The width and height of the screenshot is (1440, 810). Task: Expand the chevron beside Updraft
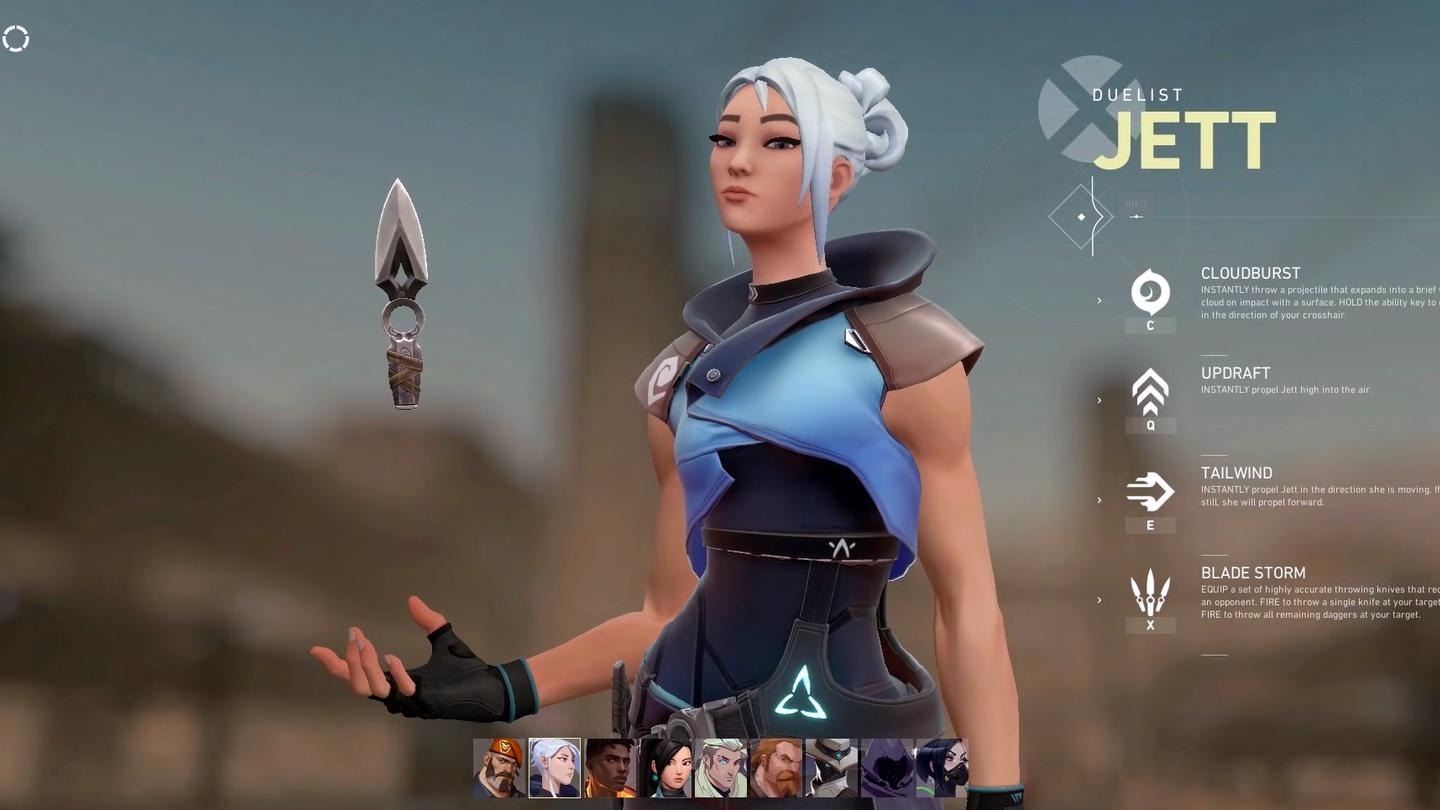(x=1098, y=400)
